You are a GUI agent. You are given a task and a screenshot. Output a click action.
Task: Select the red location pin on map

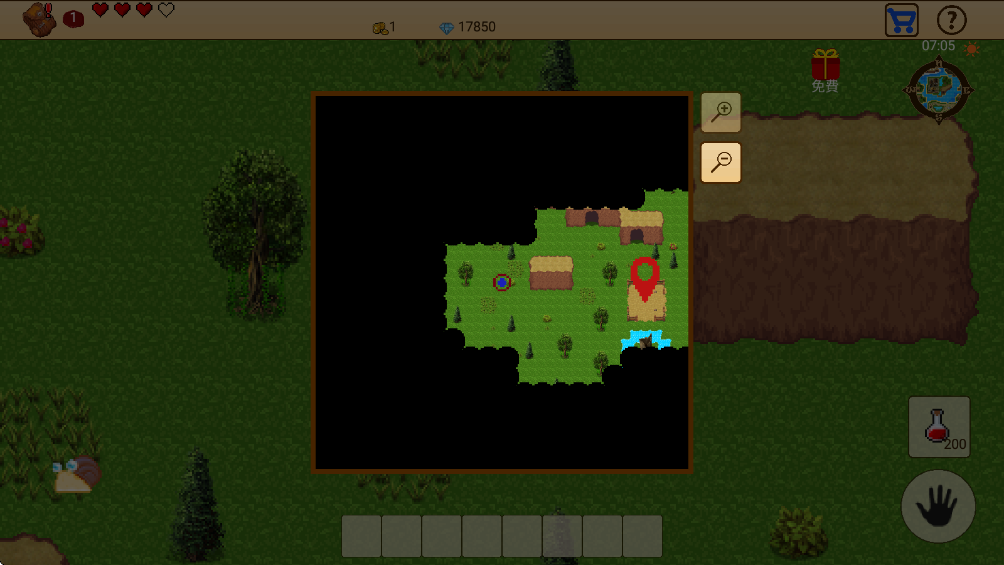(645, 277)
